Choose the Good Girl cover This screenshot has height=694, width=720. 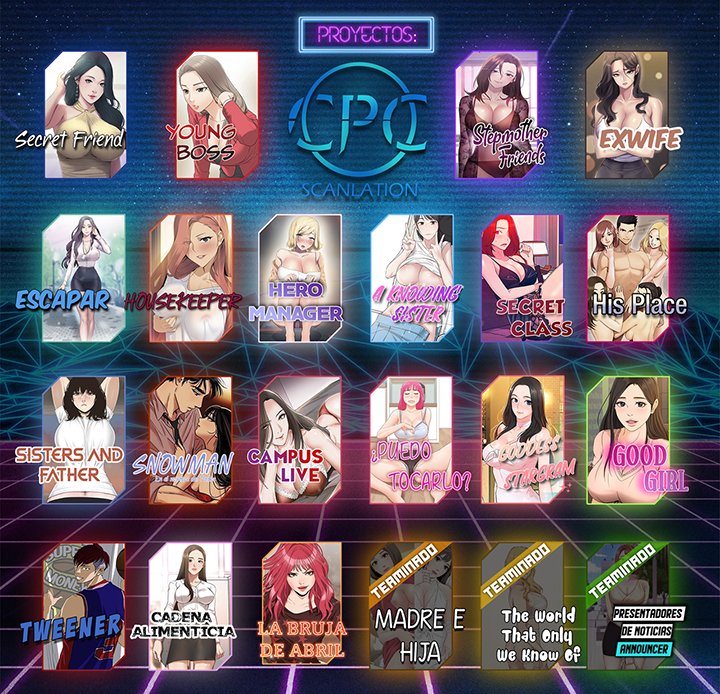(x=627, y=440)
